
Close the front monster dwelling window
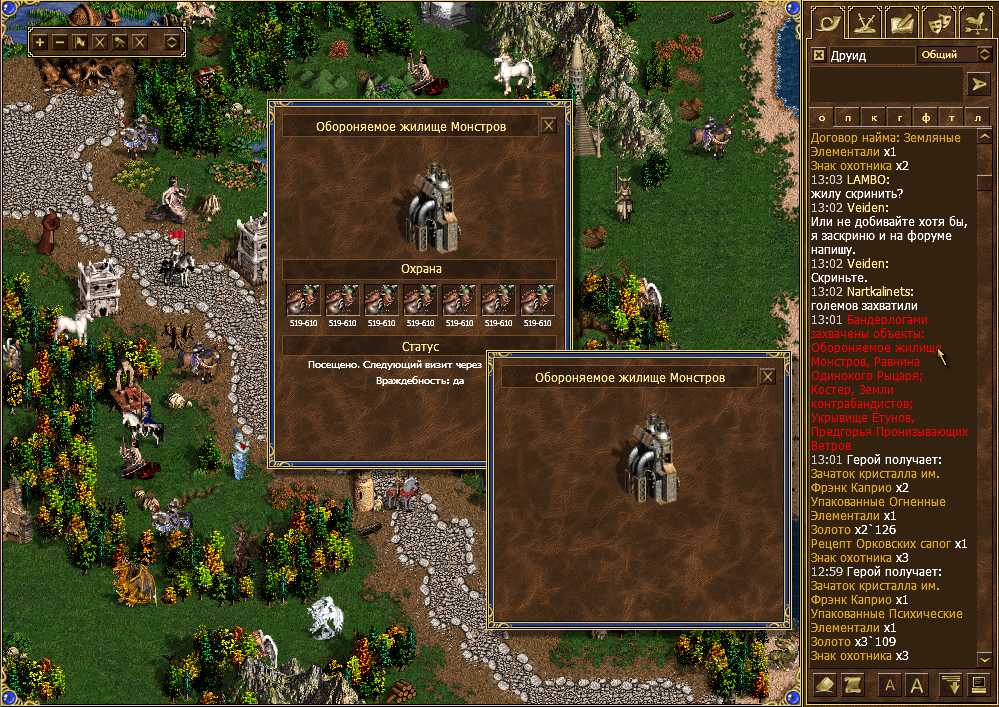click(767, 377)
